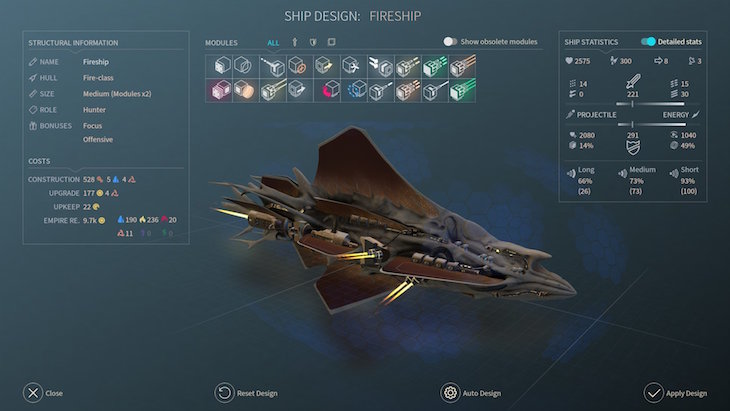The height and width of the screenshot is (411, 730).
Task: Pick the pink glowing cube module
Action: click(x=217, y=91)
